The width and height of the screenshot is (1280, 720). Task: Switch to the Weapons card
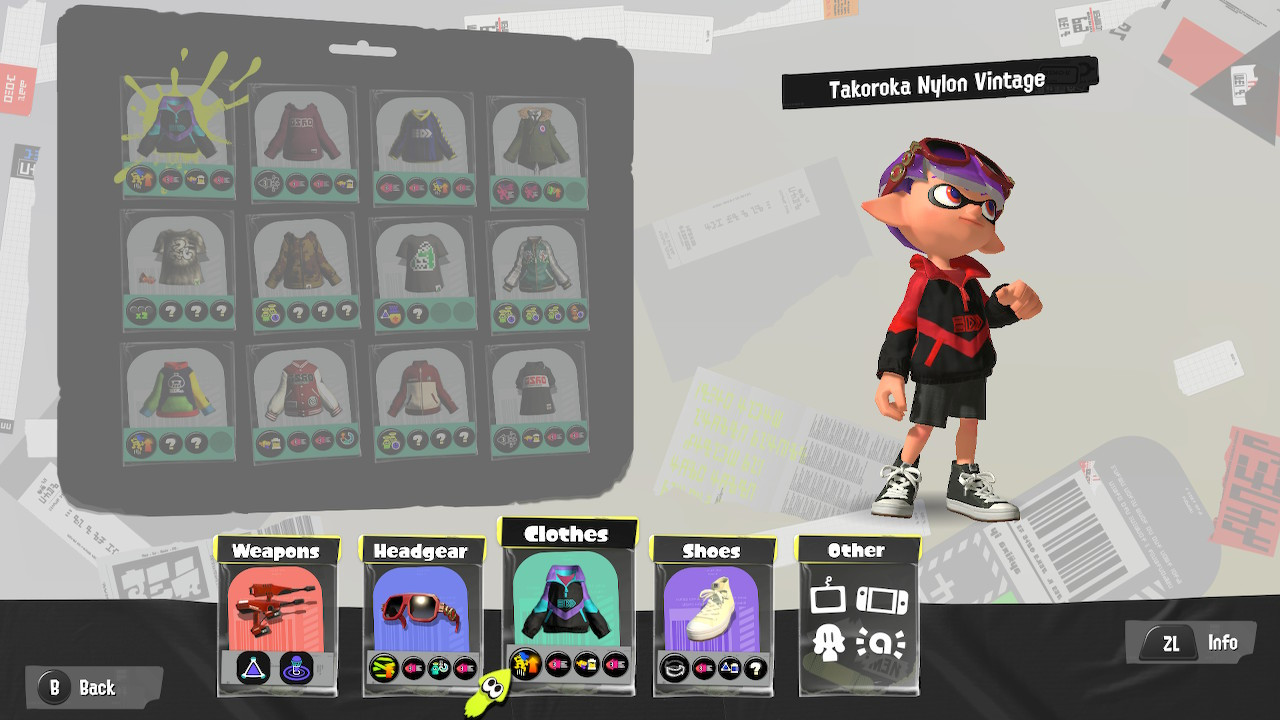[280, 600]
